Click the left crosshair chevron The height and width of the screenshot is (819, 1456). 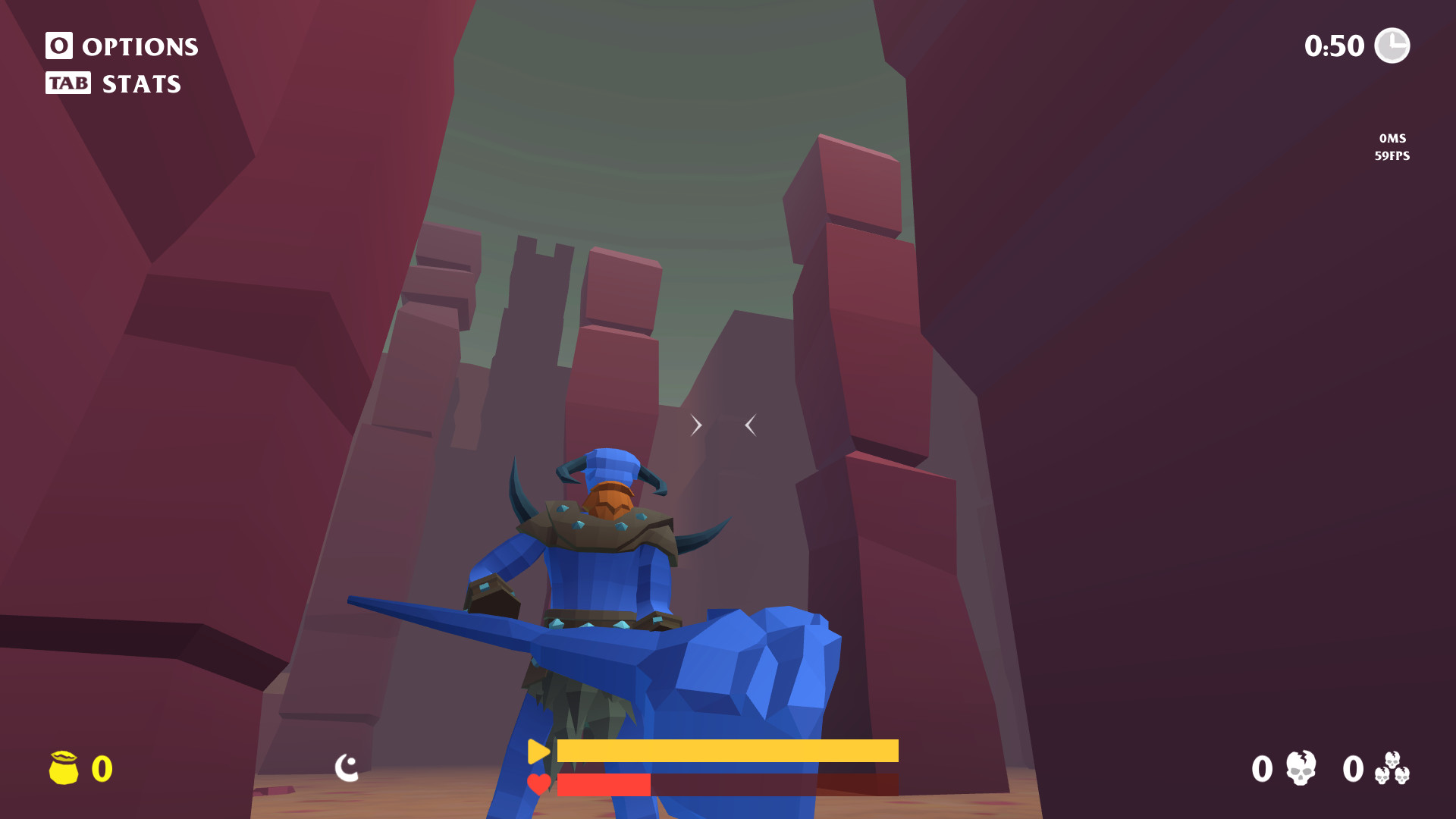[x=696, y=425]
